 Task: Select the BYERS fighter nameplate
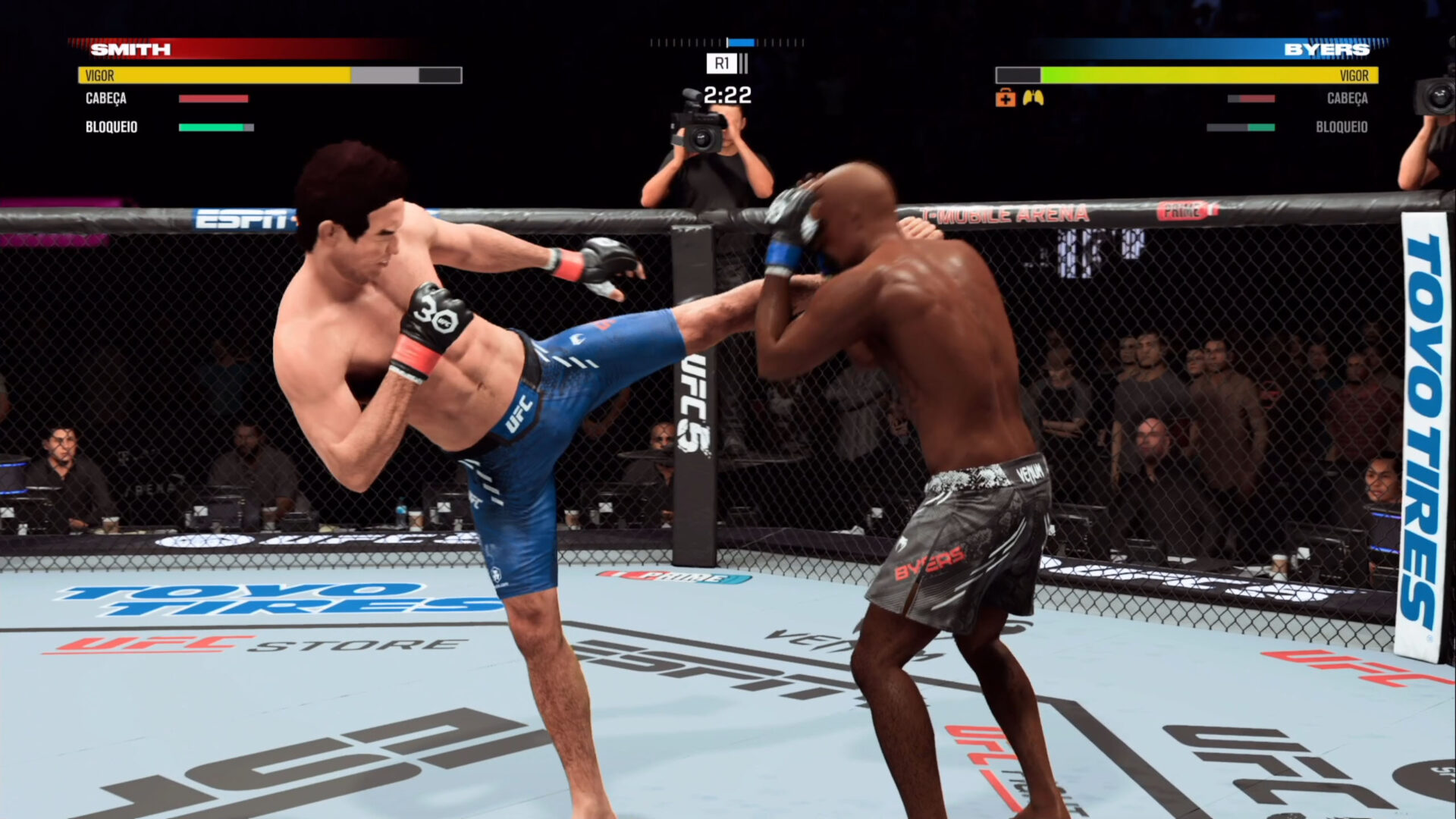point(1327,48)
